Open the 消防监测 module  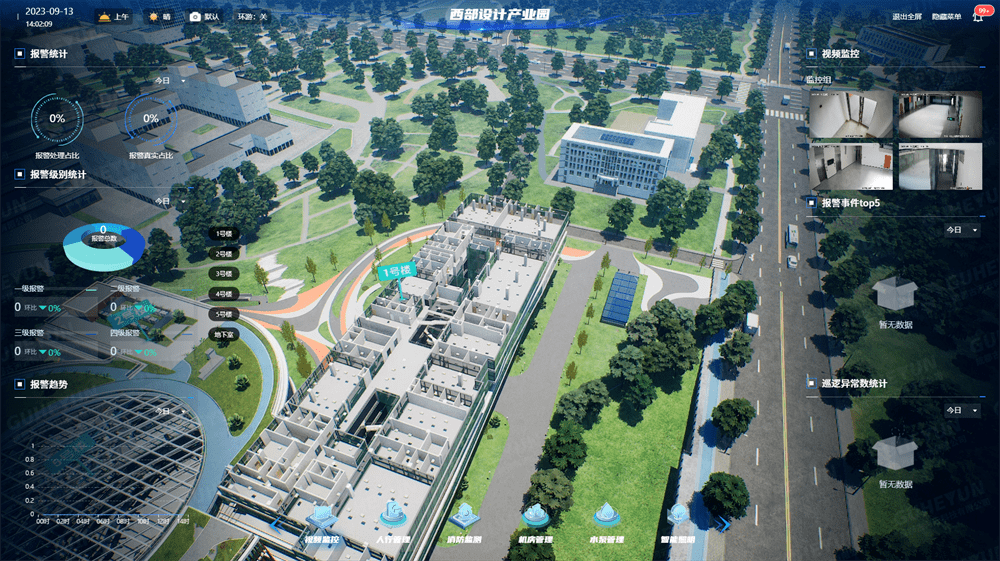(464, 518)
